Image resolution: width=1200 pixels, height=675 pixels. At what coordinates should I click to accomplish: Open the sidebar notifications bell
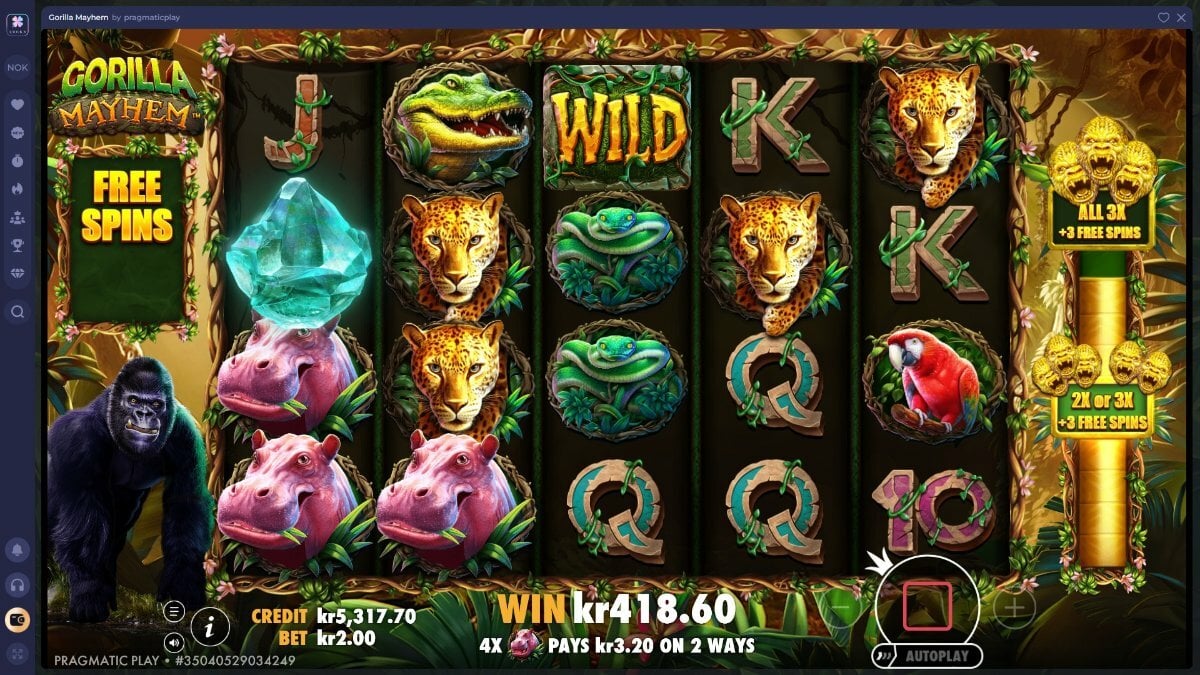17,549
